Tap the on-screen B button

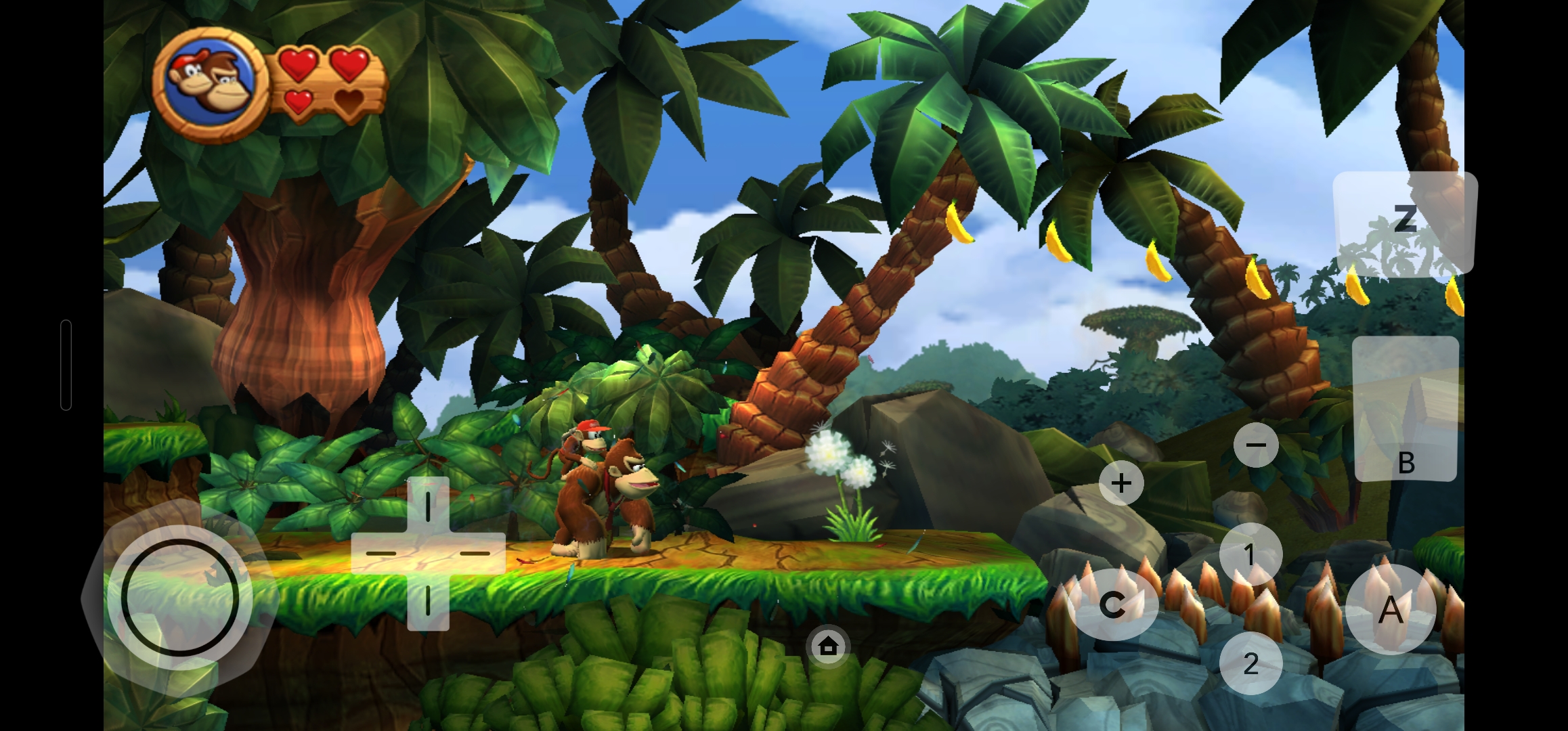[x=1406, y=409]
